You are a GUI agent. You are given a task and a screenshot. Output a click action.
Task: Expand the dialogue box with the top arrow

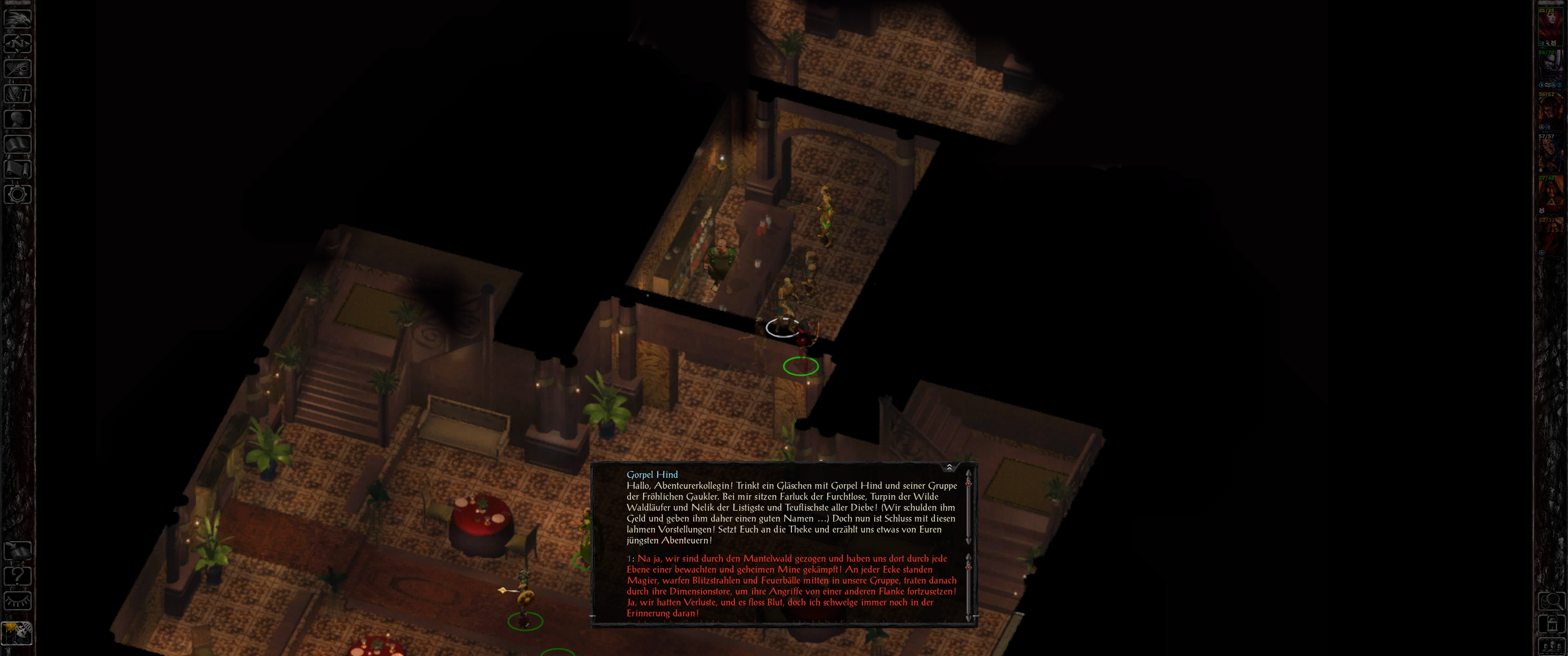(x=949, y=467)
